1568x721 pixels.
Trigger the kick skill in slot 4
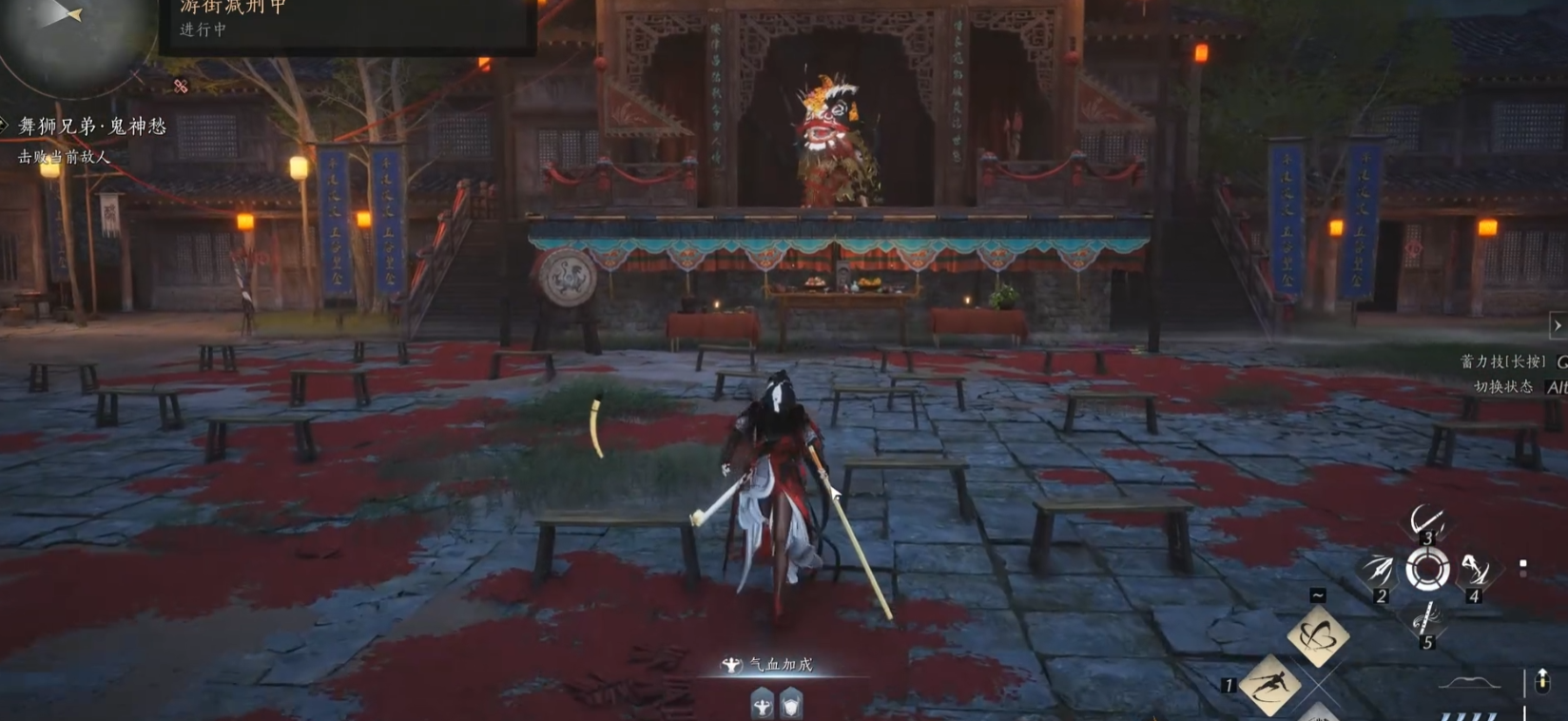1475,570
